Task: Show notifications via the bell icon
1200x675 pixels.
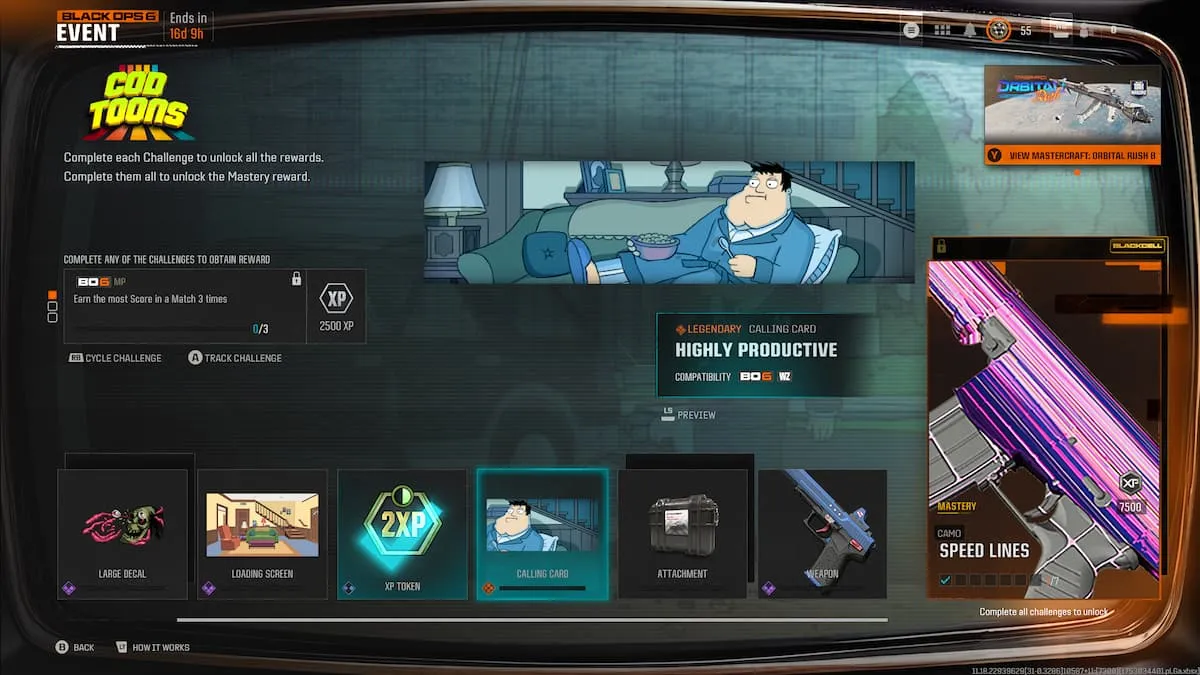Action: (x=970, y=30)
